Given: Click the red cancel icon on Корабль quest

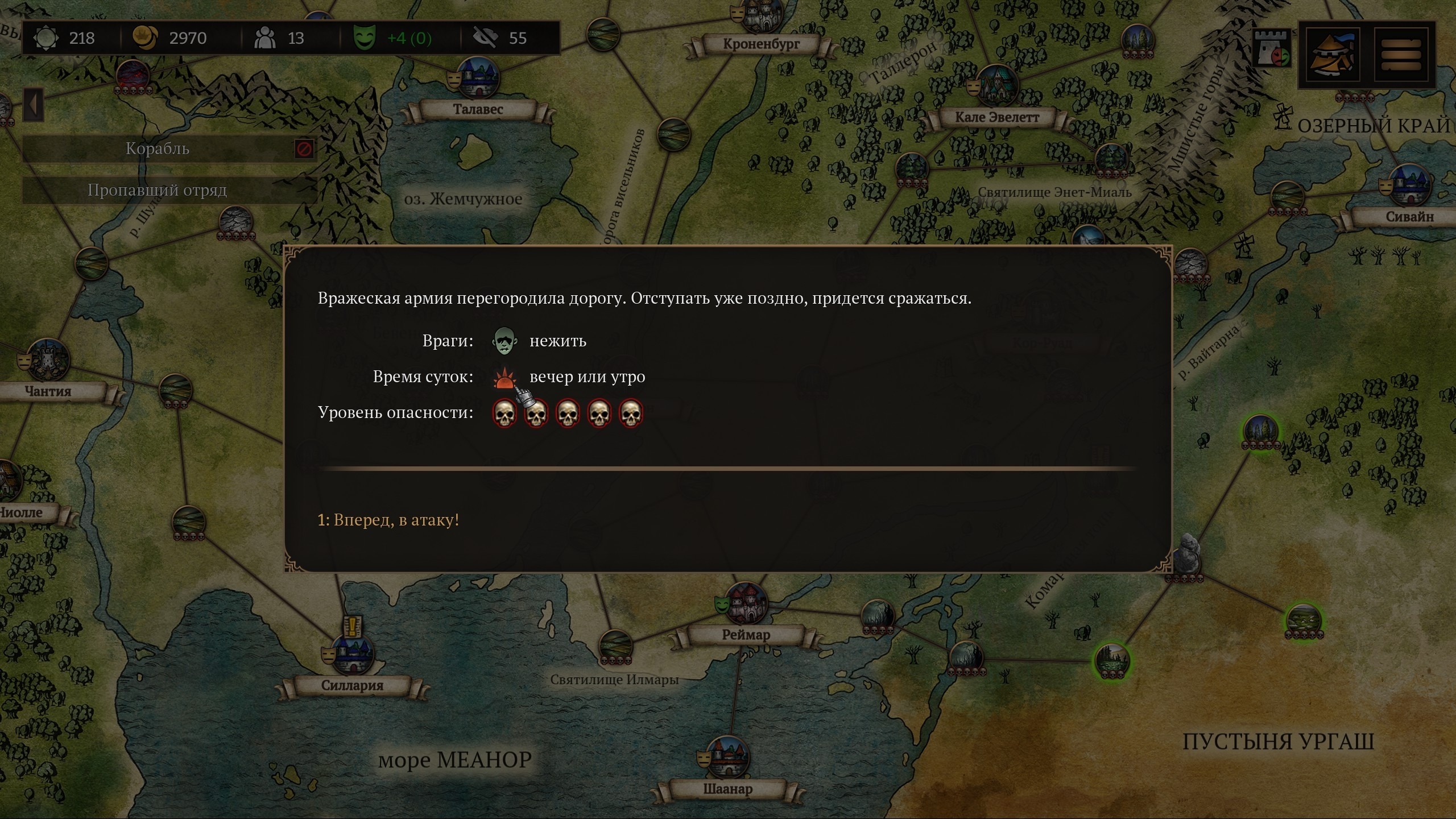Looking at the screenshot, I should pos(304,149).
